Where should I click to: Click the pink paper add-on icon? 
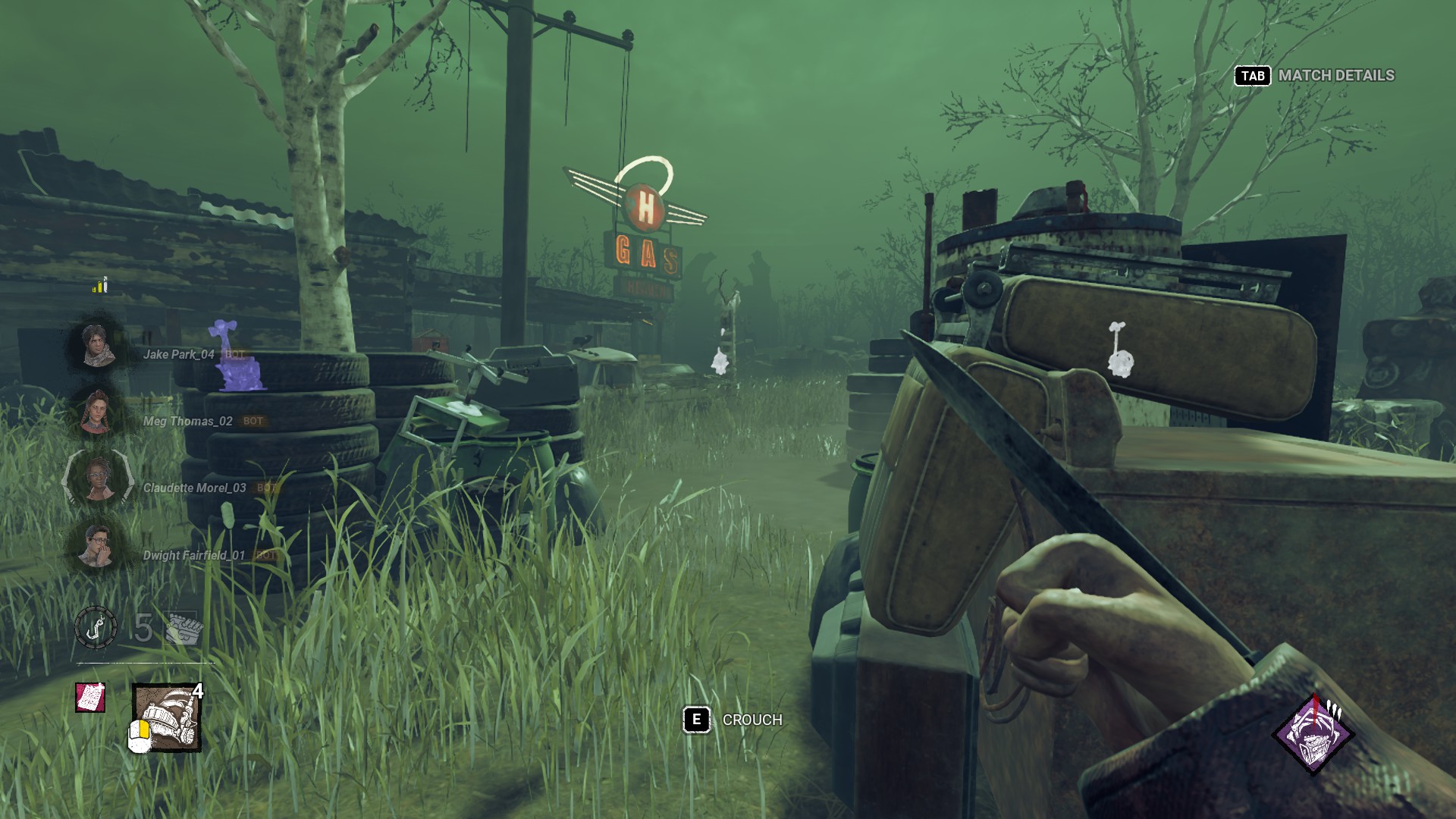[90, 697]
